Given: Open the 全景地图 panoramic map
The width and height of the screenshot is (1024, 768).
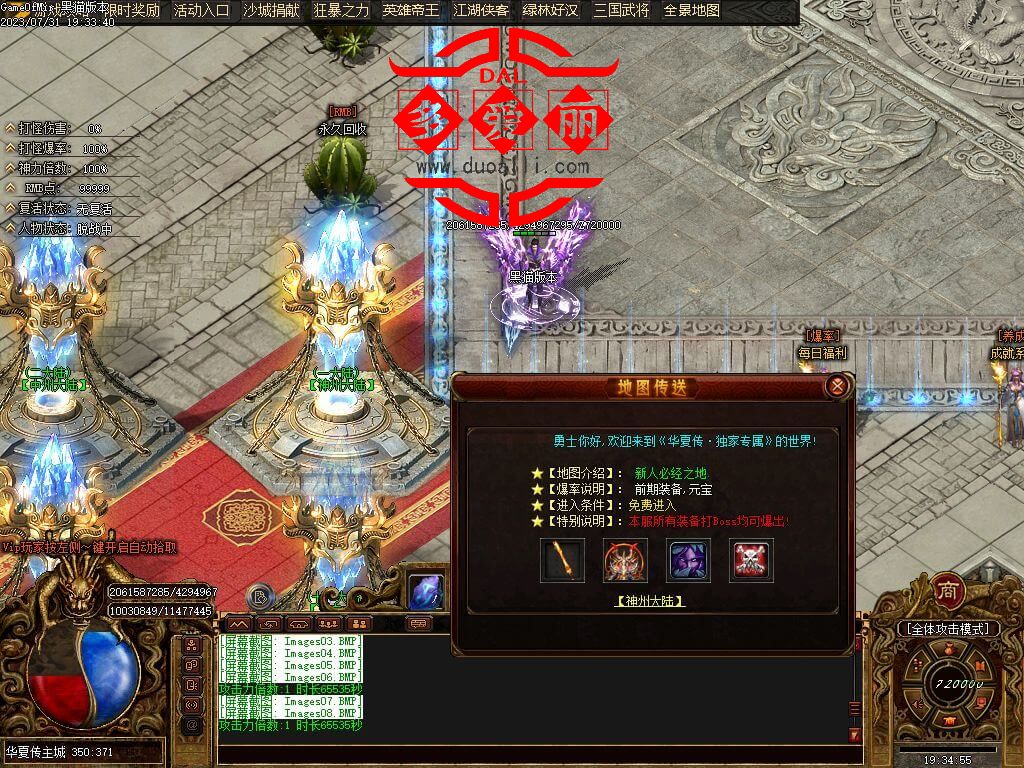Looking at the screenshot, I should tap(691, 11).
